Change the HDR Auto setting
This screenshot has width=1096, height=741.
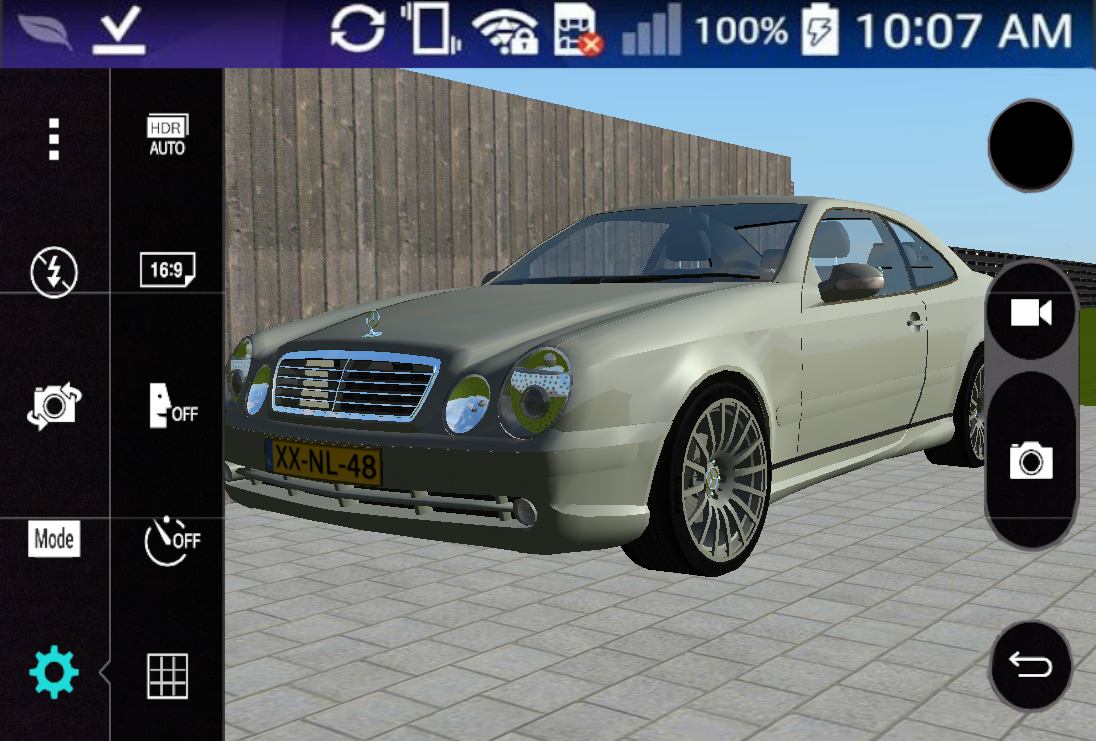(167, 136)
